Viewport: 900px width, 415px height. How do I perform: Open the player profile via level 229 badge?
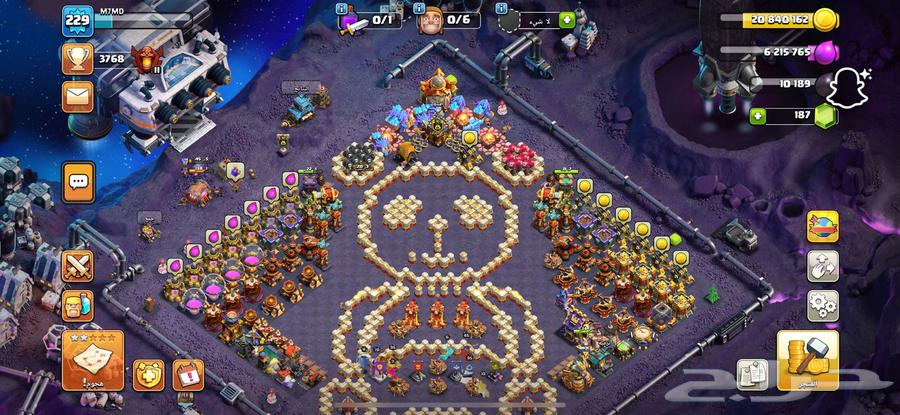click(76, 20)
